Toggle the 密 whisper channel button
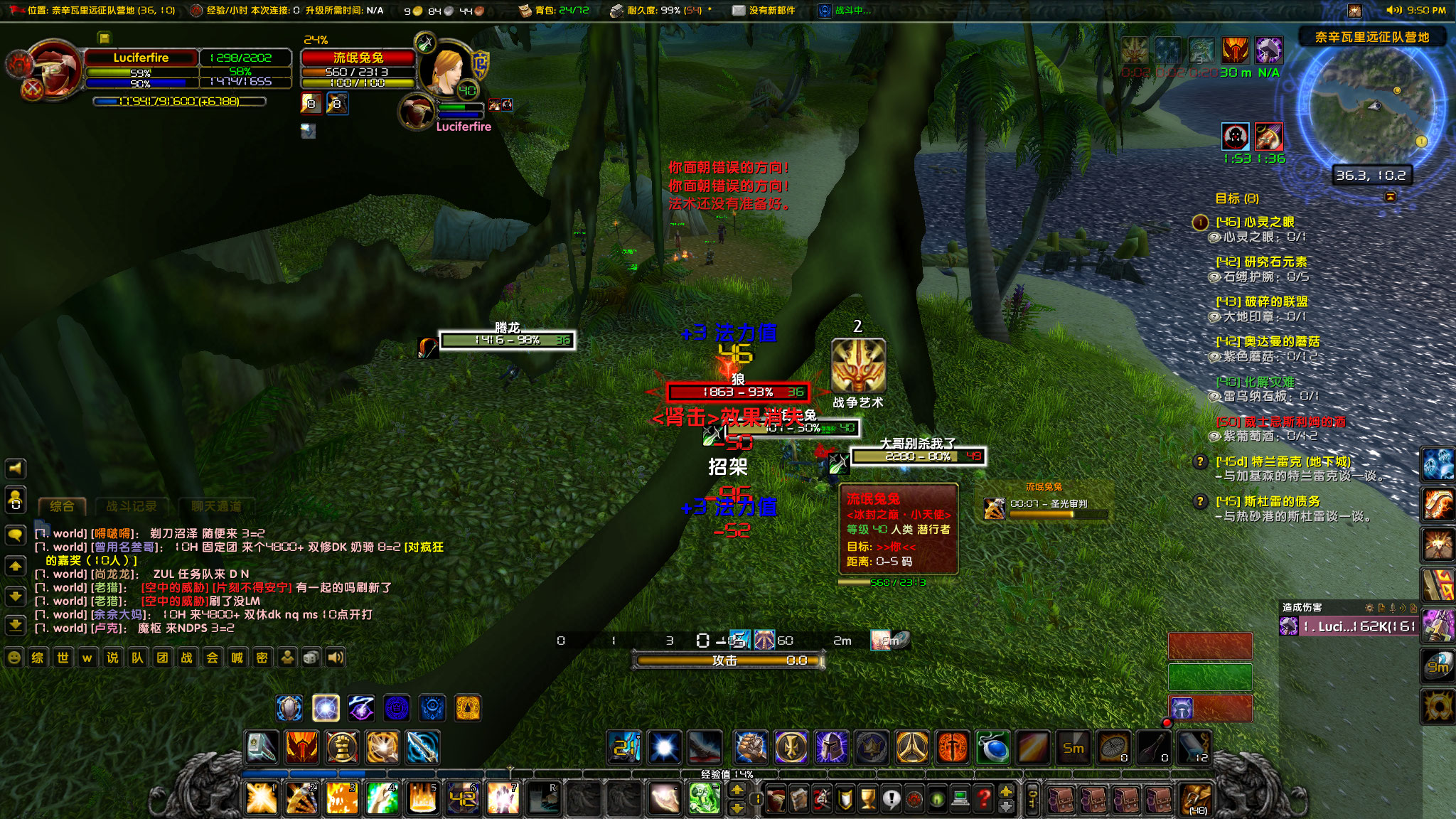 pos(261,657)
